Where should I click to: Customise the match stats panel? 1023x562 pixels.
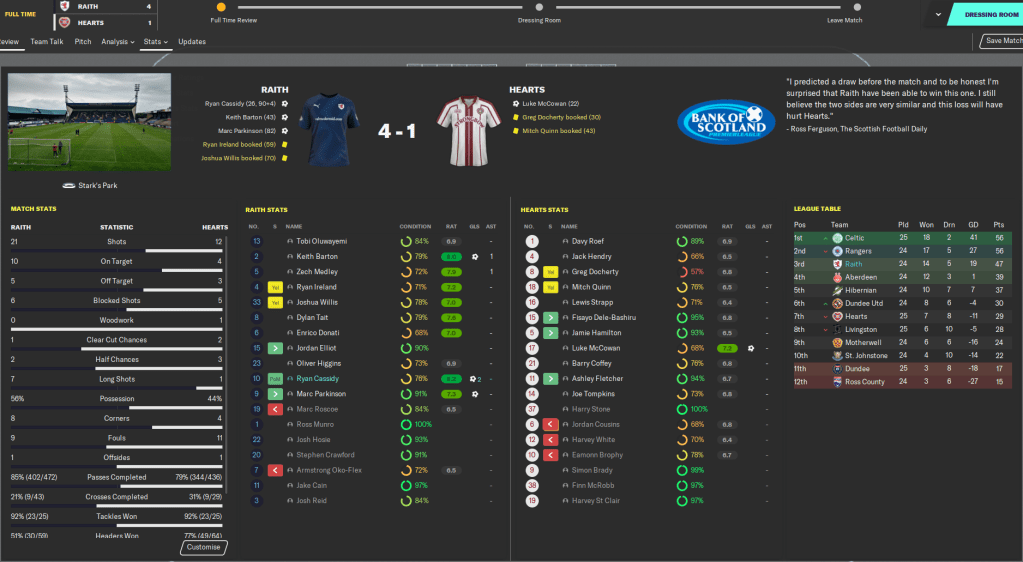[204, 547]
